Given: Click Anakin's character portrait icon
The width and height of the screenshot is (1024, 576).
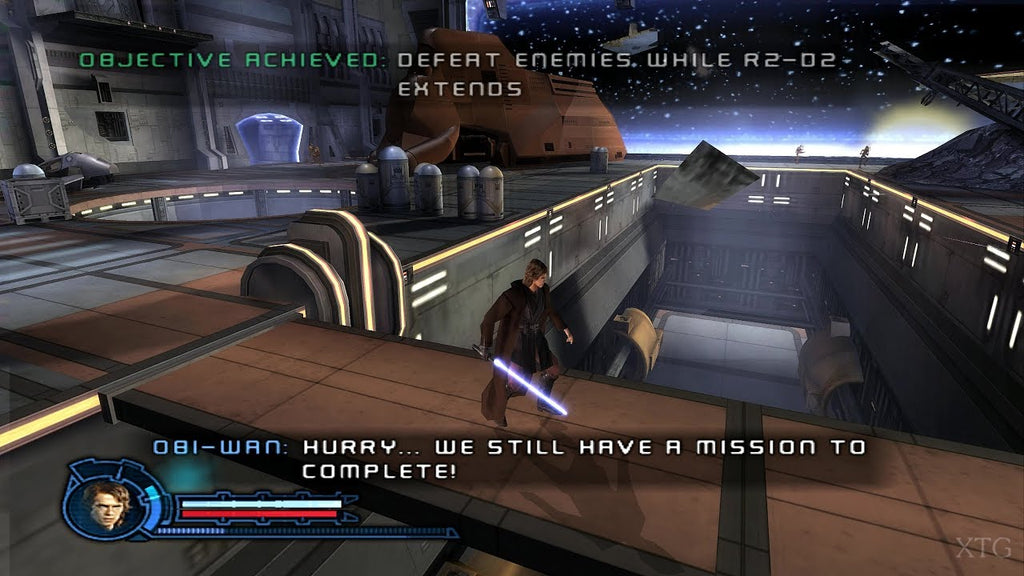Looking at the screenshot, I should [107, 499].
